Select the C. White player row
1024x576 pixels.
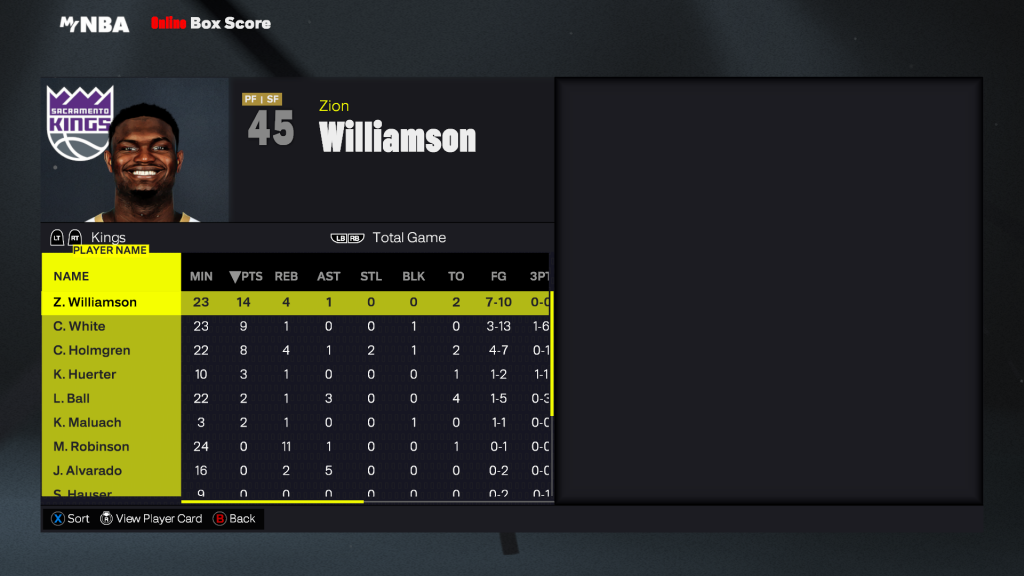[80, 326]
